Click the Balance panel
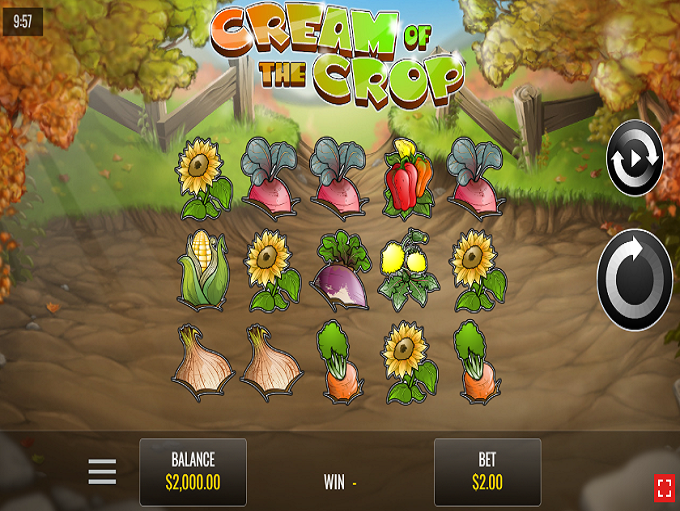 click(x=193, y=471)
